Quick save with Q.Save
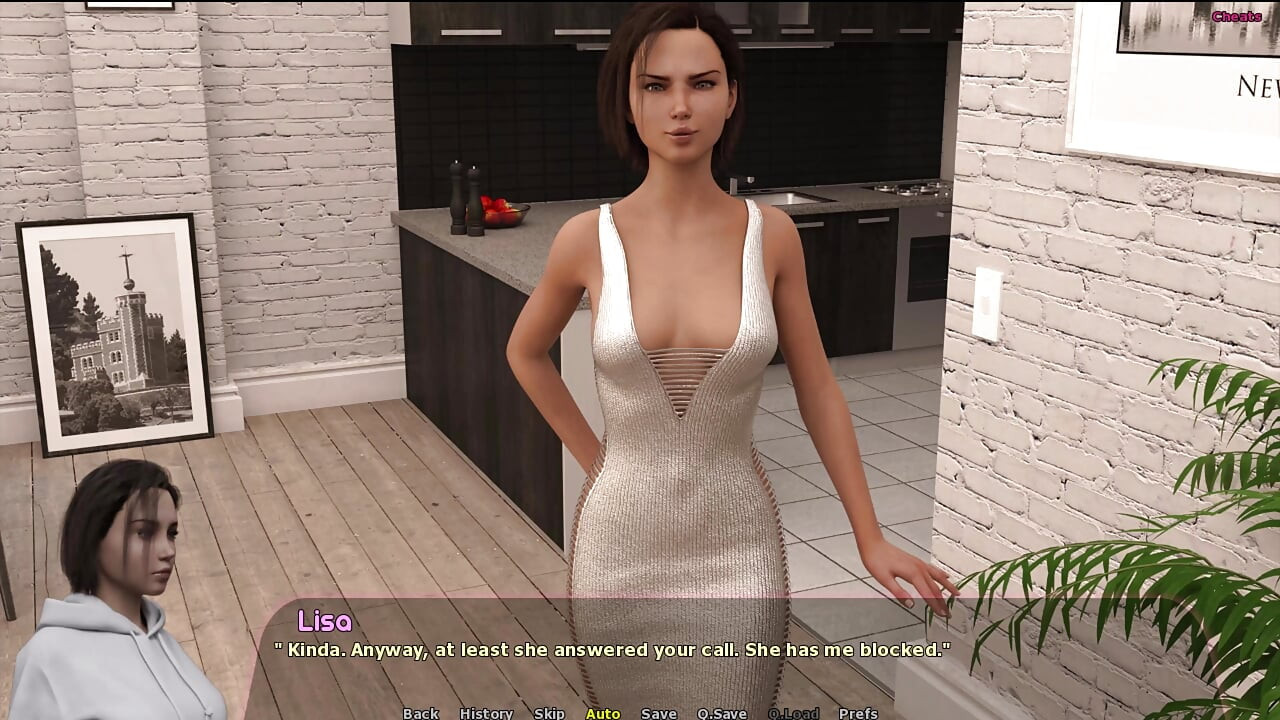1280x720 pixels. coord(722,713)
